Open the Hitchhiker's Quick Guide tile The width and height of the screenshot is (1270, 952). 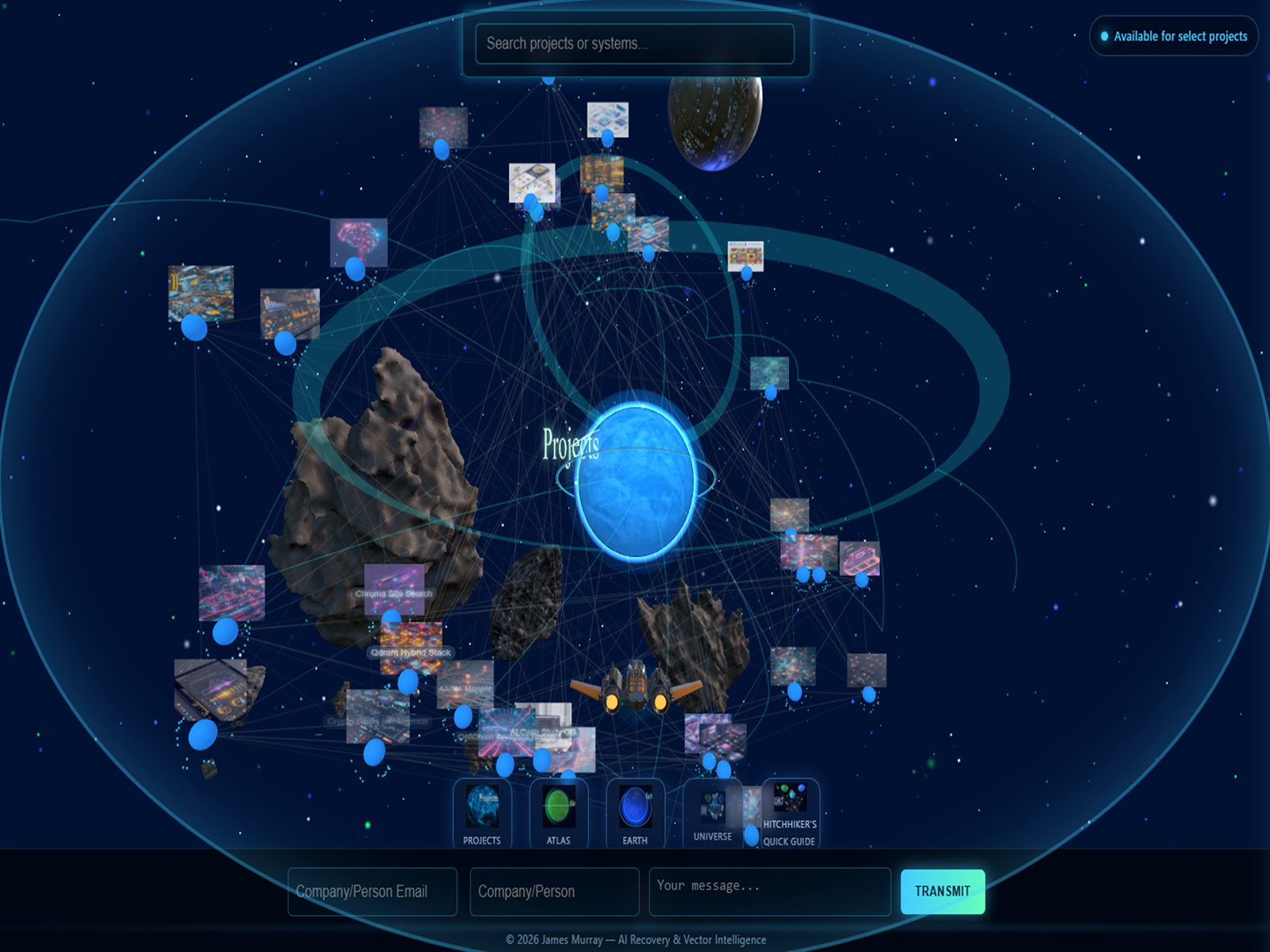point(790,814)
